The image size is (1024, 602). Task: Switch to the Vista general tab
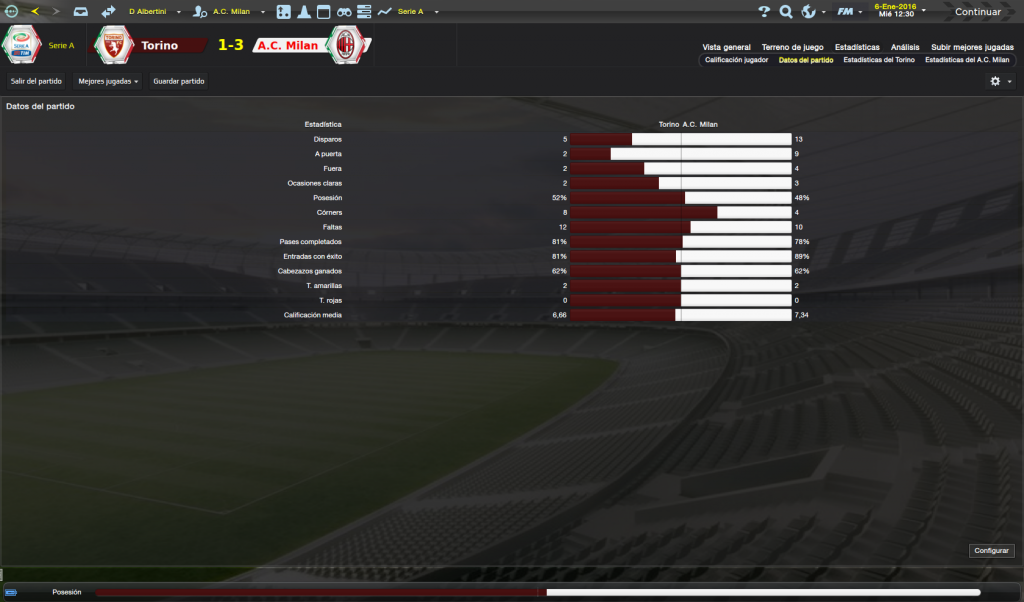pyautogui.click(x=726, y=47)
